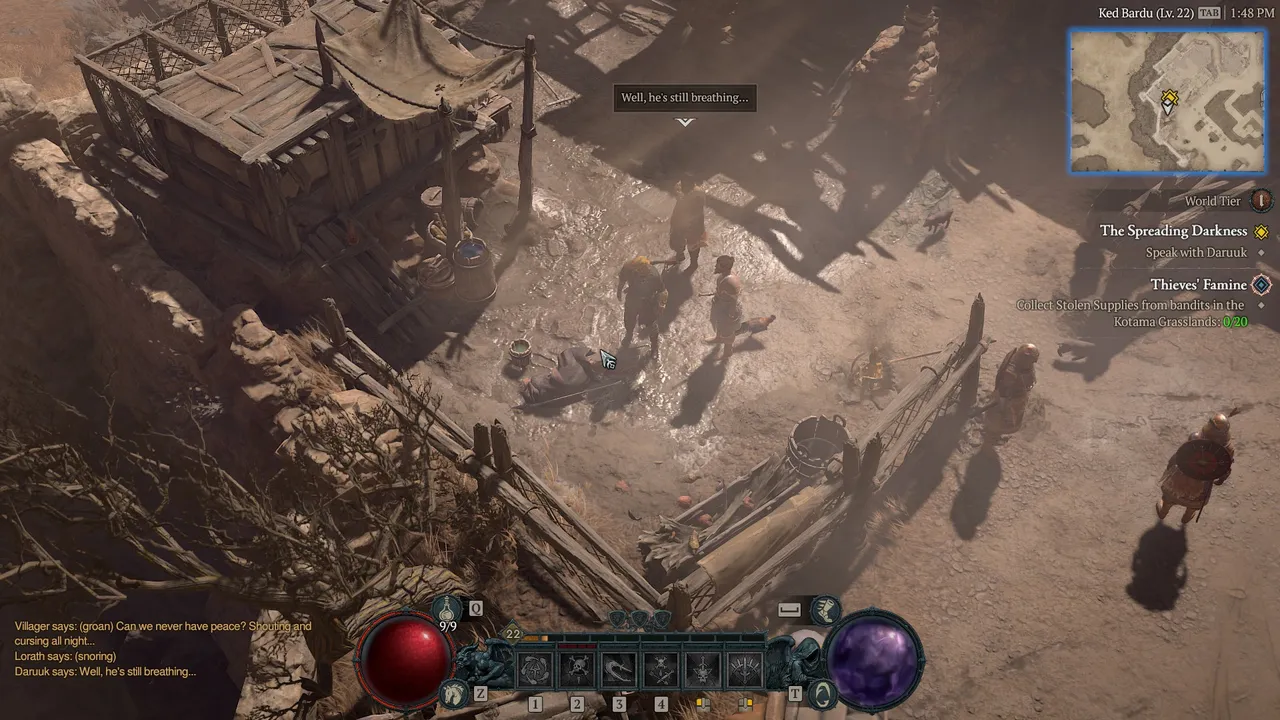Select The Spreading Darkness quest tracker

pyautogui.click(x=1173, y=231)
